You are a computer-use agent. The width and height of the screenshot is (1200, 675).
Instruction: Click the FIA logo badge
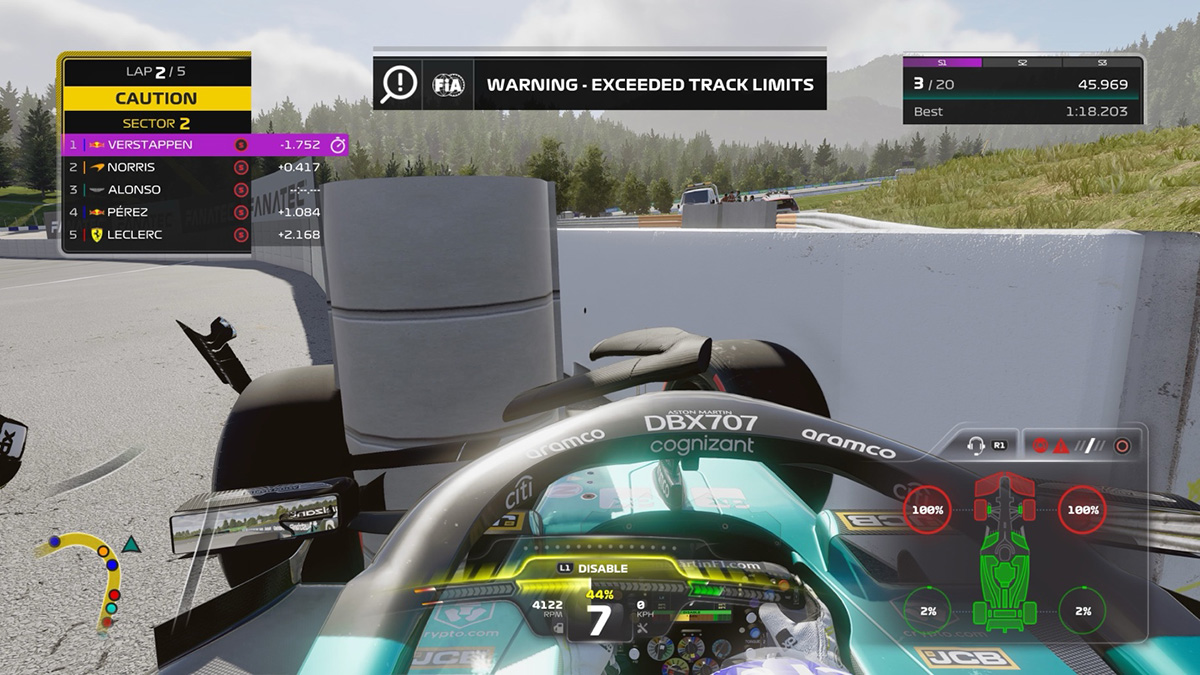coord(447,85)
